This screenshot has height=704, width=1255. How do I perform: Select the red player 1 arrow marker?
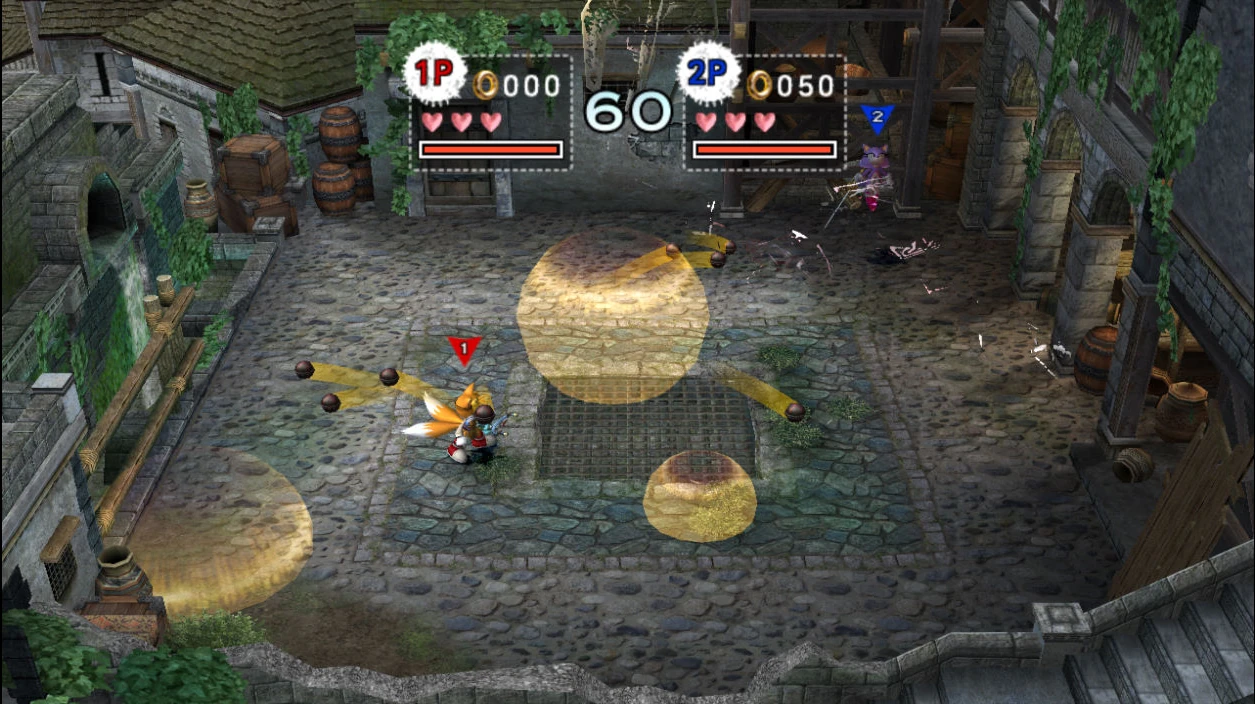click(465, 350)
